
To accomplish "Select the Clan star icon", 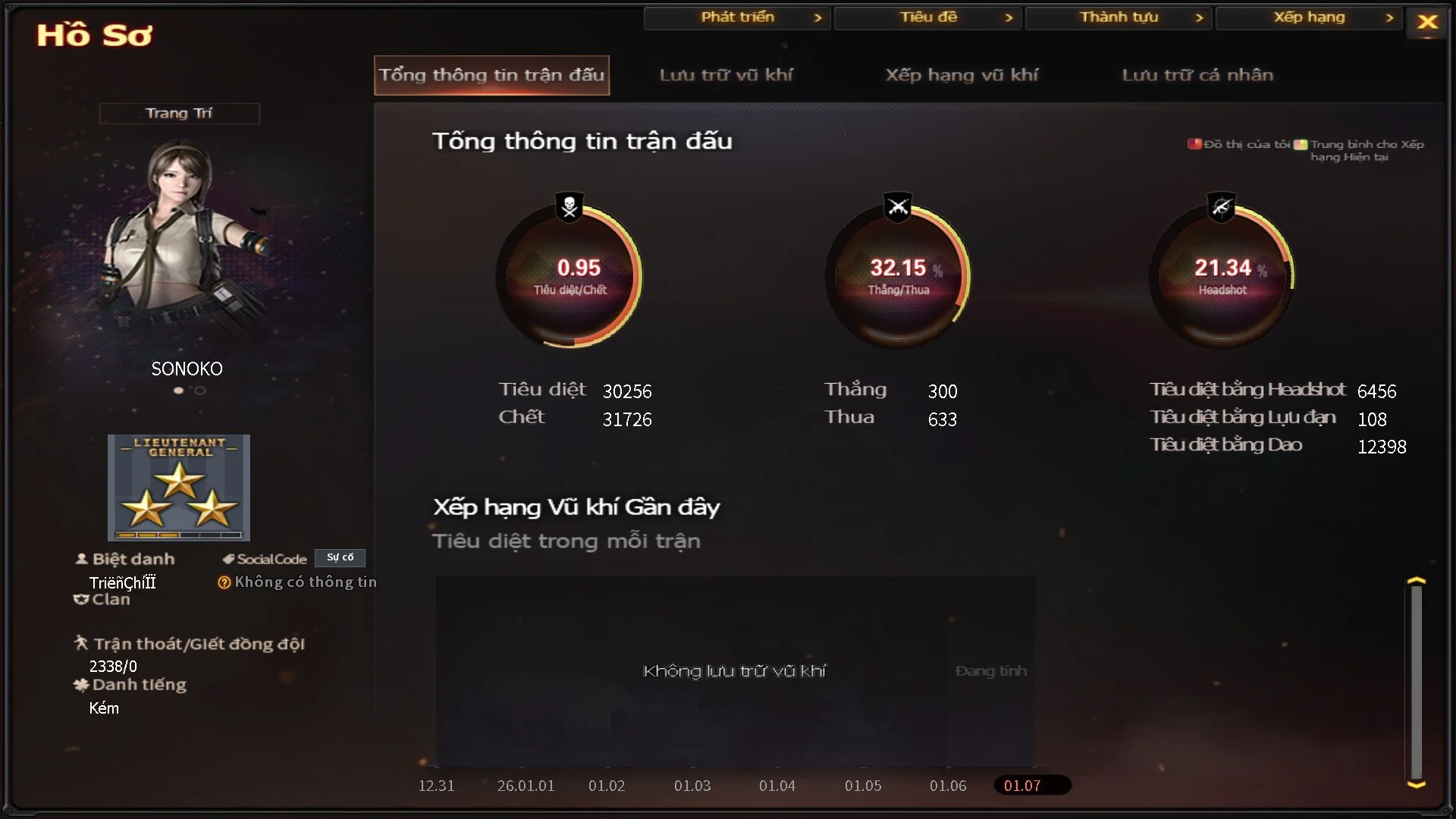I will 81,599.
